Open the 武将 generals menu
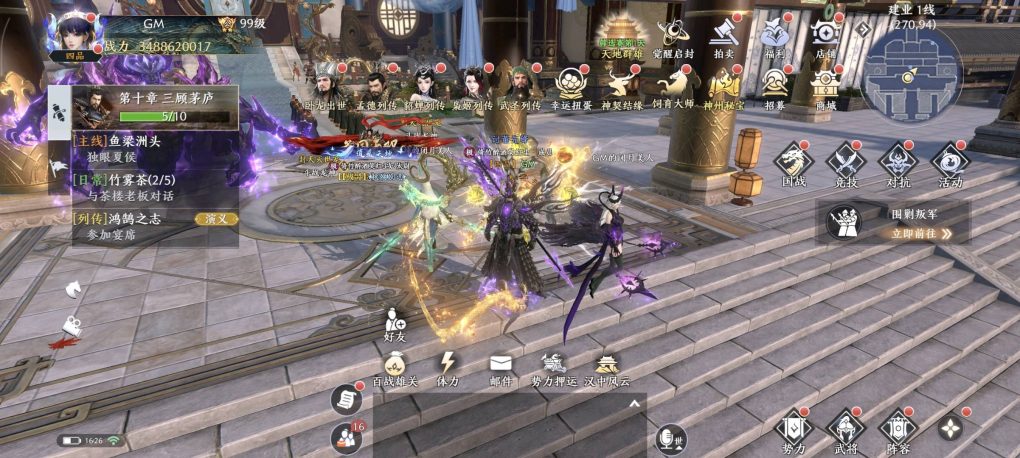 point(845,428)
